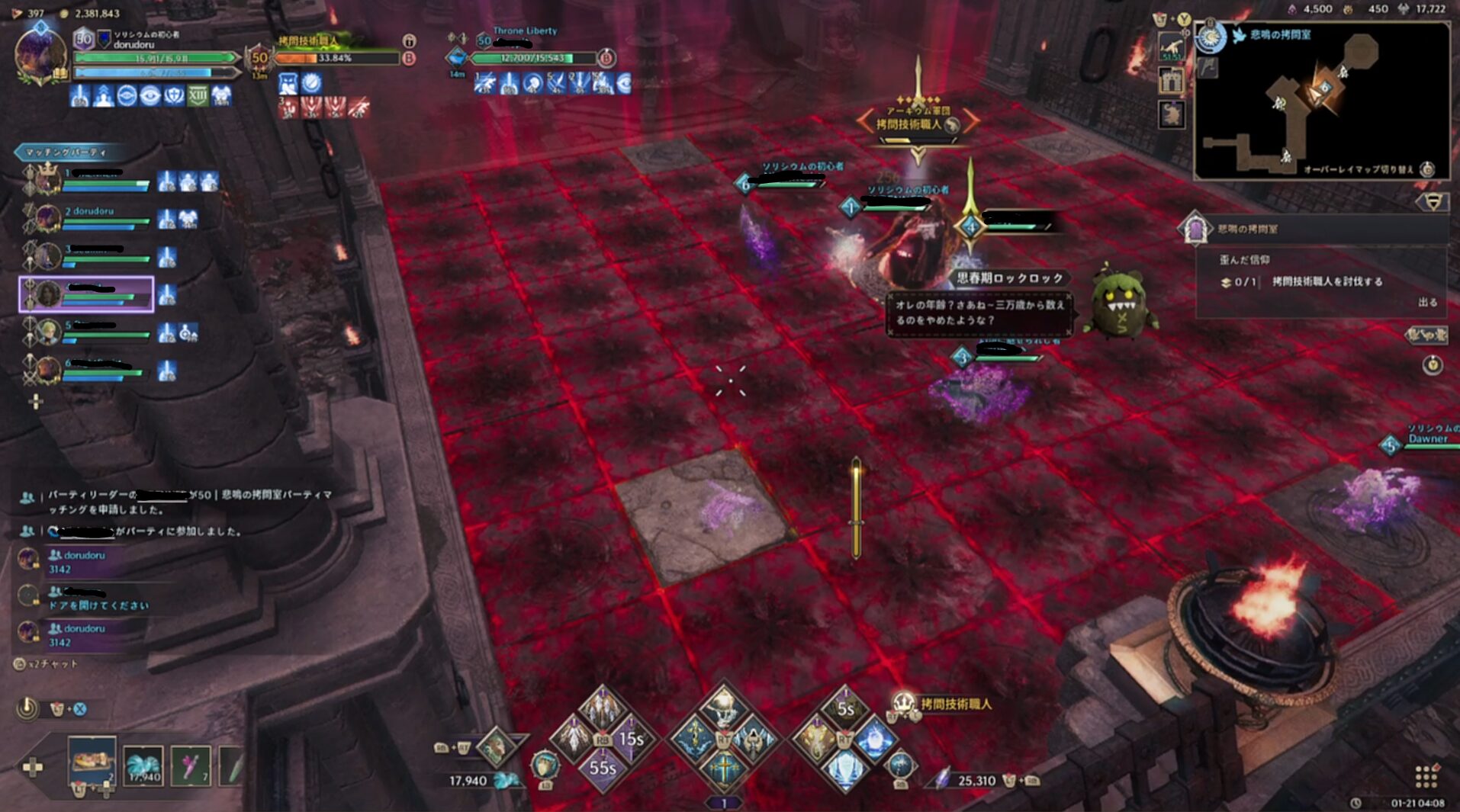Activate the golden cross skill
The width and height of the screenshot is (1460, 812).
[x=723, y=769]
